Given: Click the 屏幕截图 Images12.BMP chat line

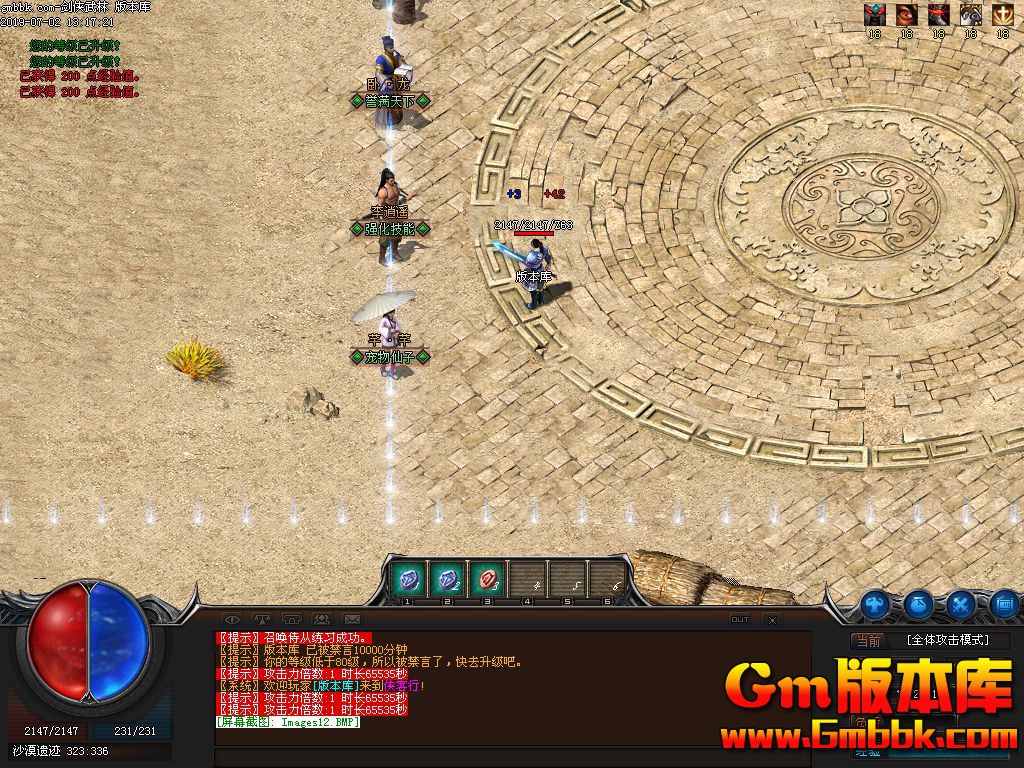Looking at the screenshot, I should click(x=288, y=722).
